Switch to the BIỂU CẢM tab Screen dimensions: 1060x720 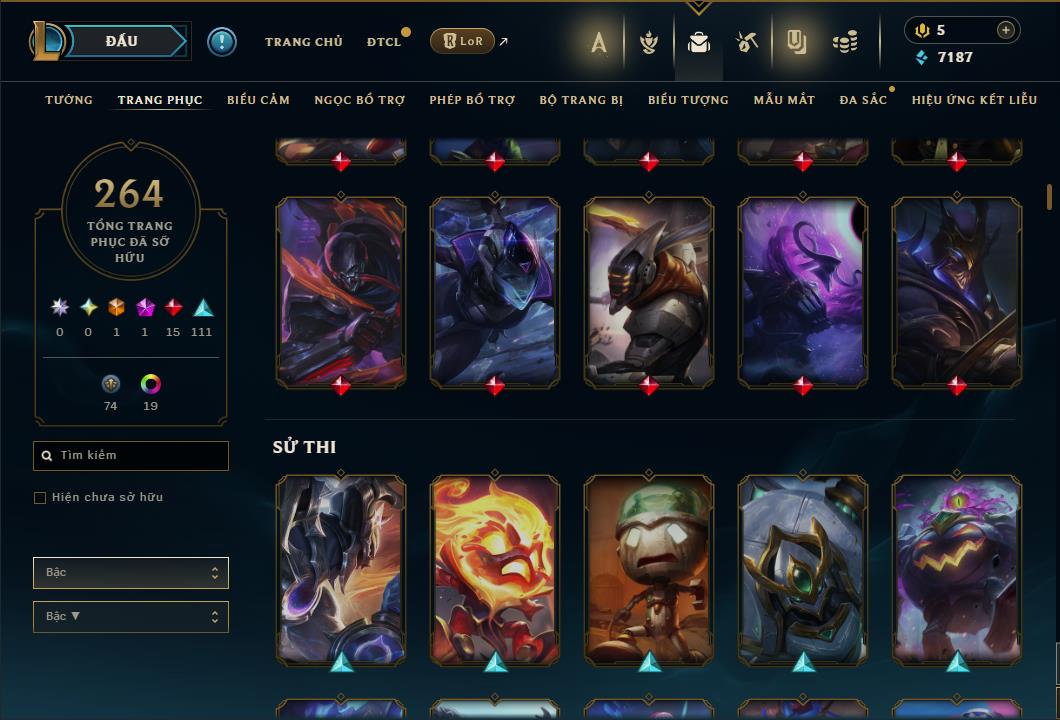(x=258, y=100)
